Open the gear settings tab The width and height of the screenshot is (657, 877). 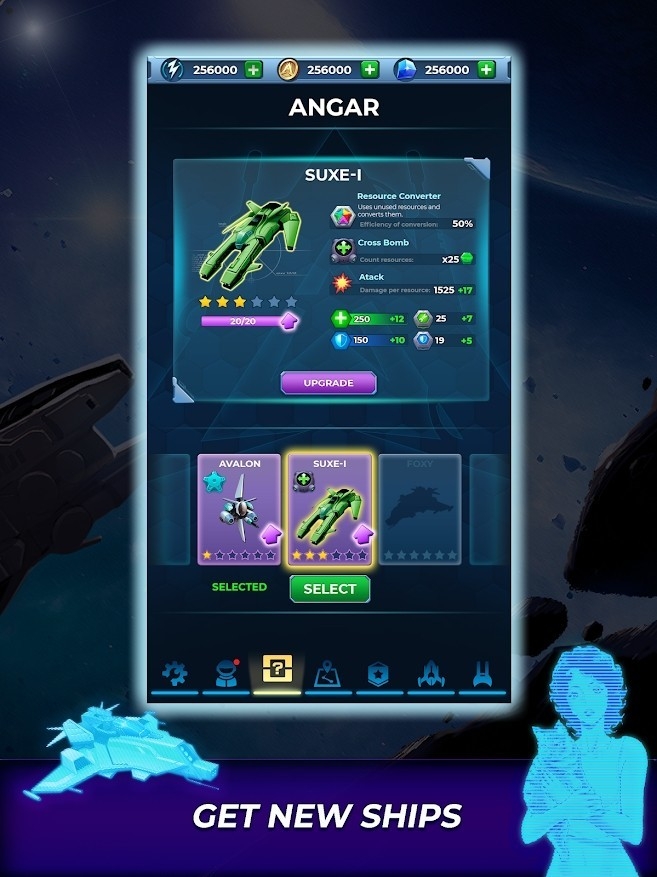(x=175, y=672)
